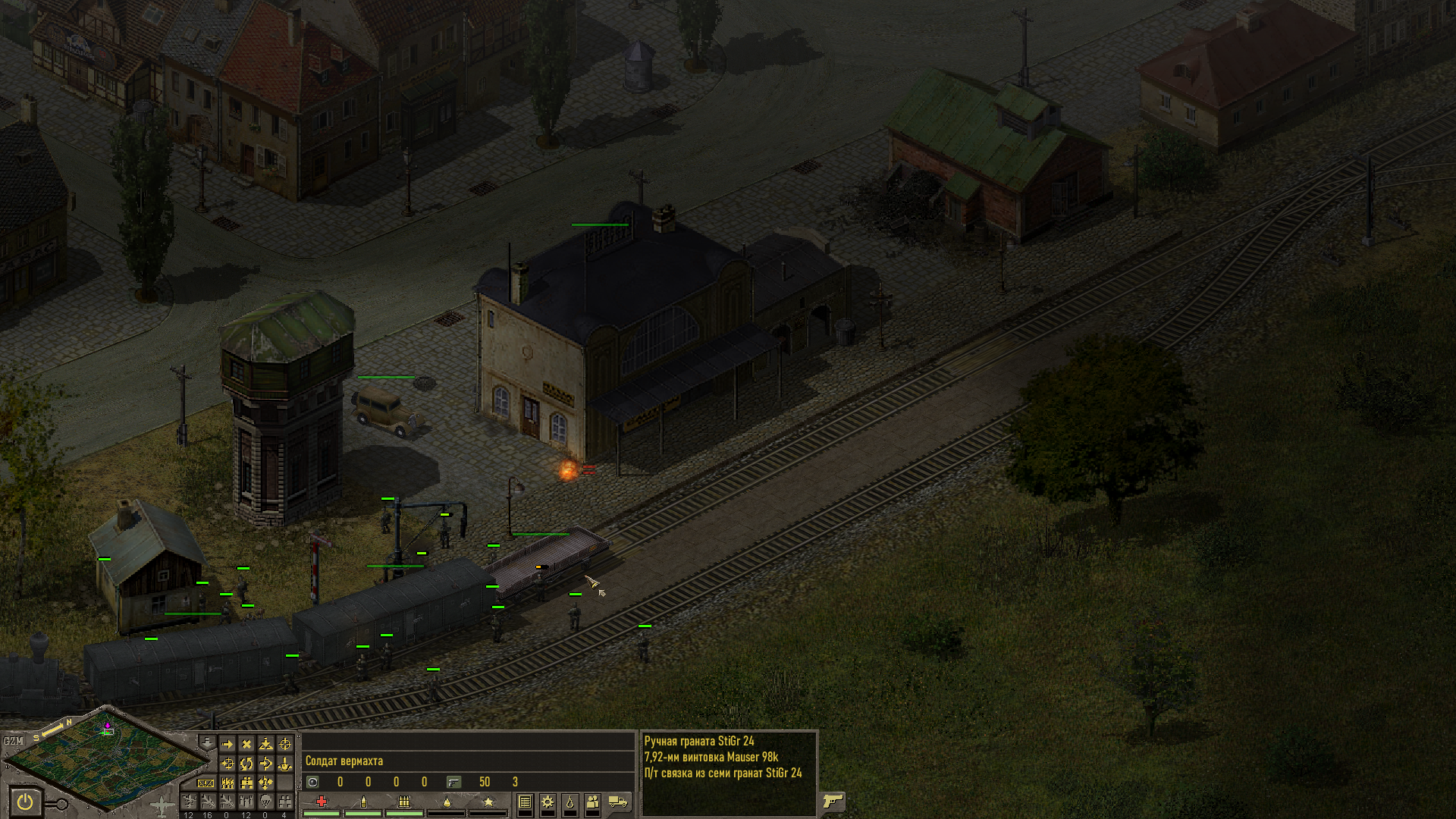Image resolution: width=1456 pixels, height=819 pixels.
Task: Activate the stop X command
Action: click(246, 745)
